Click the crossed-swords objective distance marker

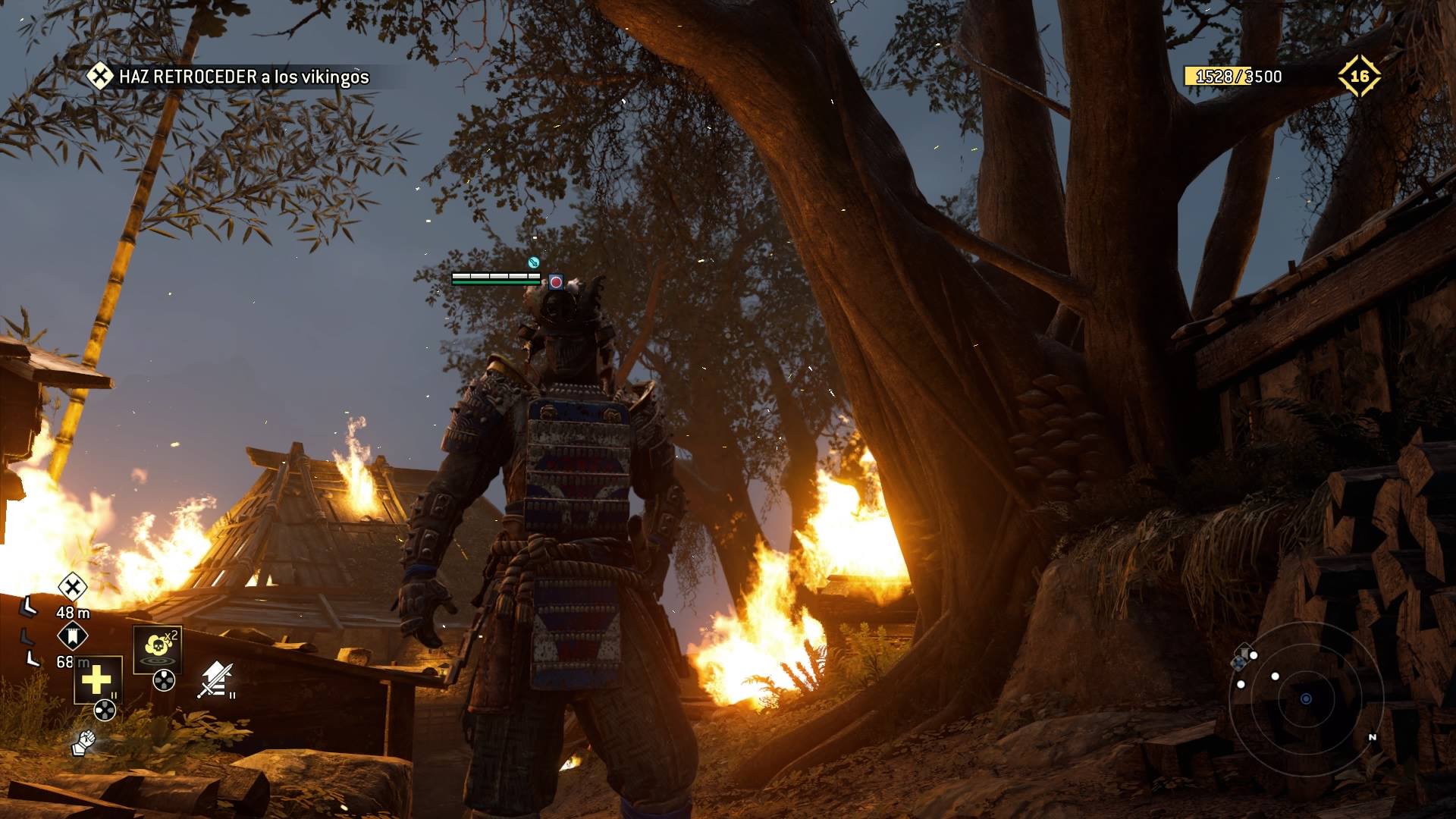(73, 586)
